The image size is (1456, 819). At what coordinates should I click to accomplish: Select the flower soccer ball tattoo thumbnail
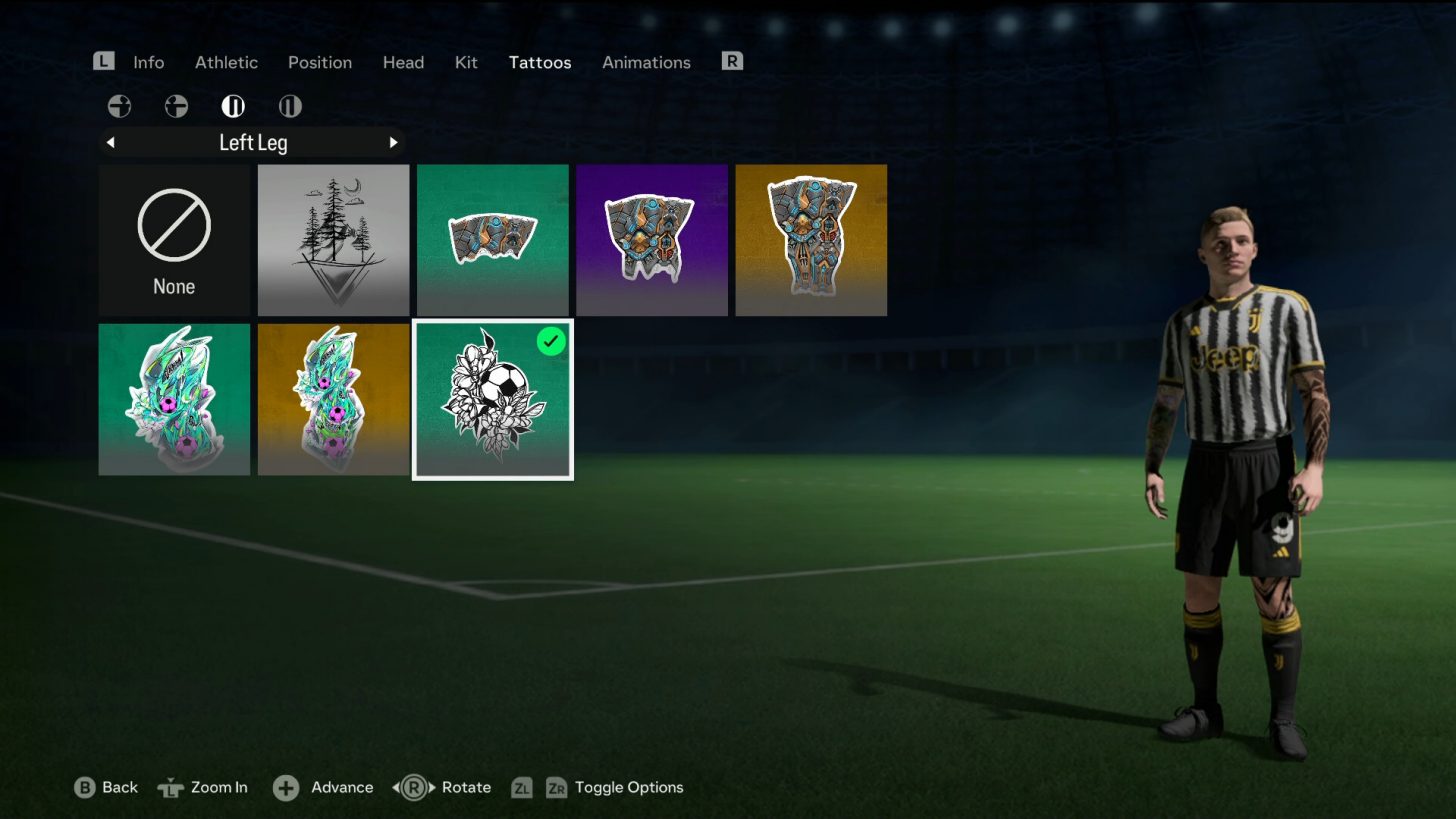pyautogui.click(x=492, y=399)
